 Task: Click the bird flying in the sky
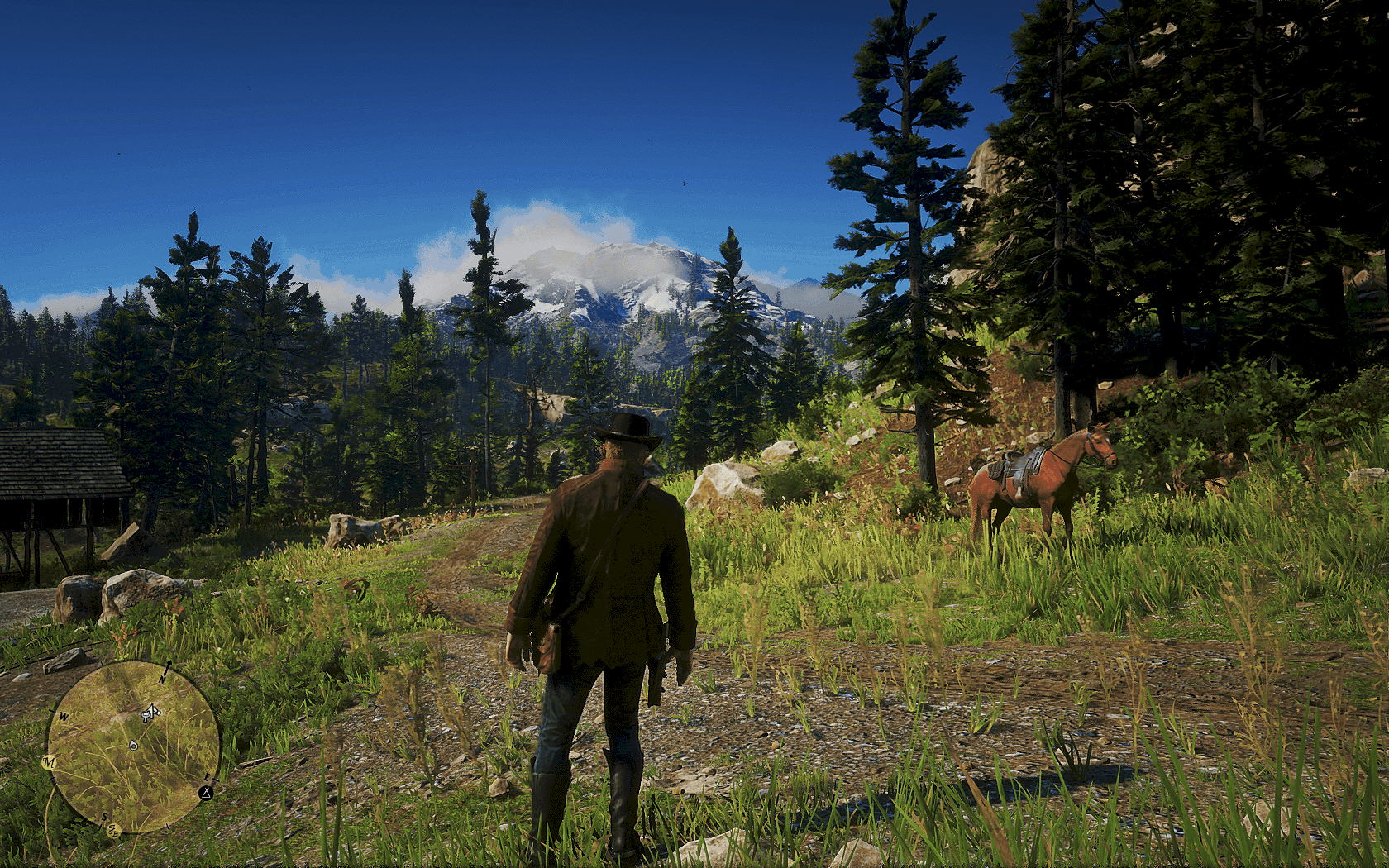click(x=684, y=184)
